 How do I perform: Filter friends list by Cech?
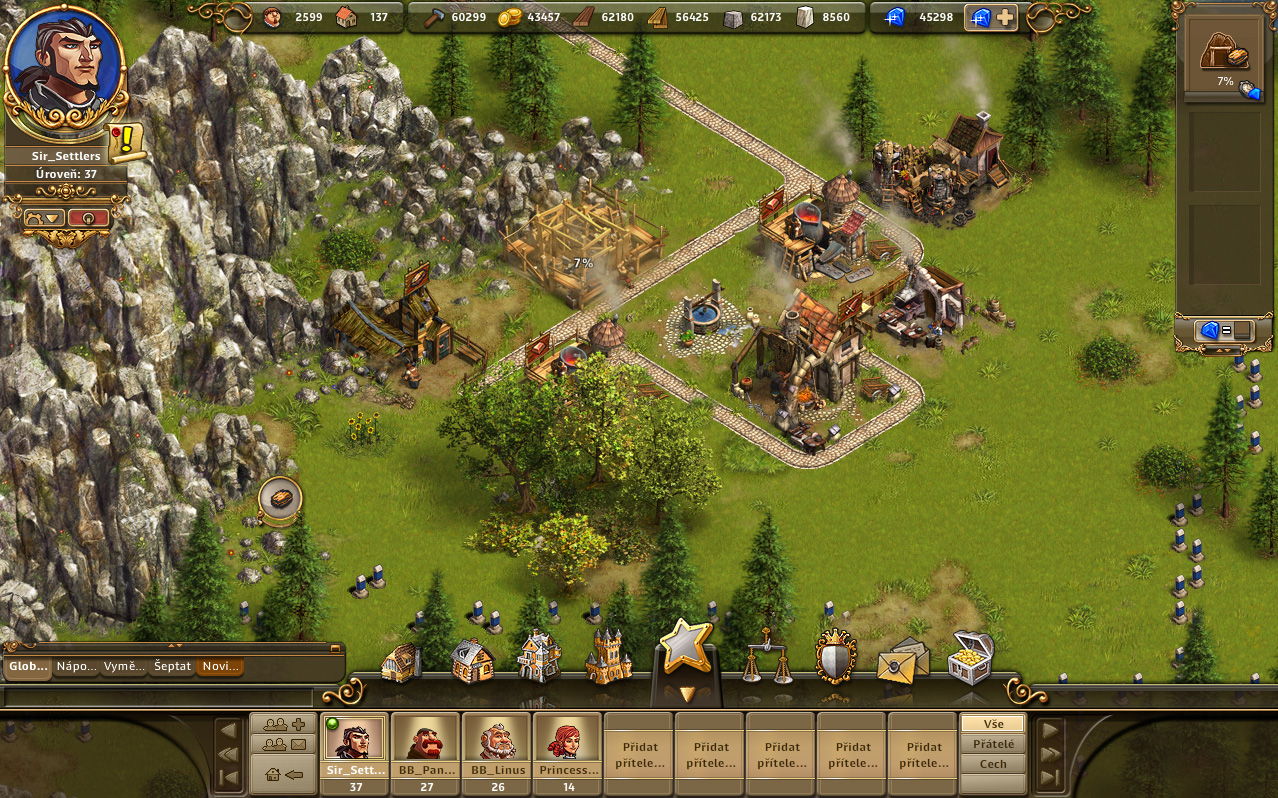click(x=992, y=764)
